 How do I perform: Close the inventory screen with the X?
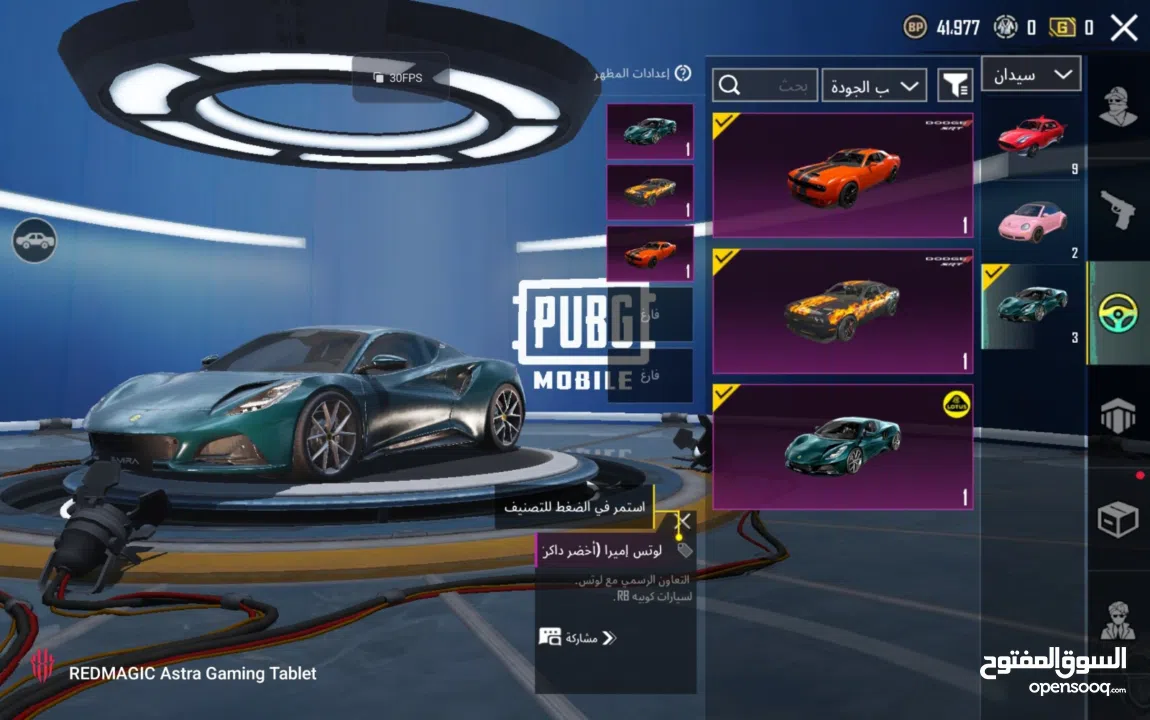tap(1124, 27)
